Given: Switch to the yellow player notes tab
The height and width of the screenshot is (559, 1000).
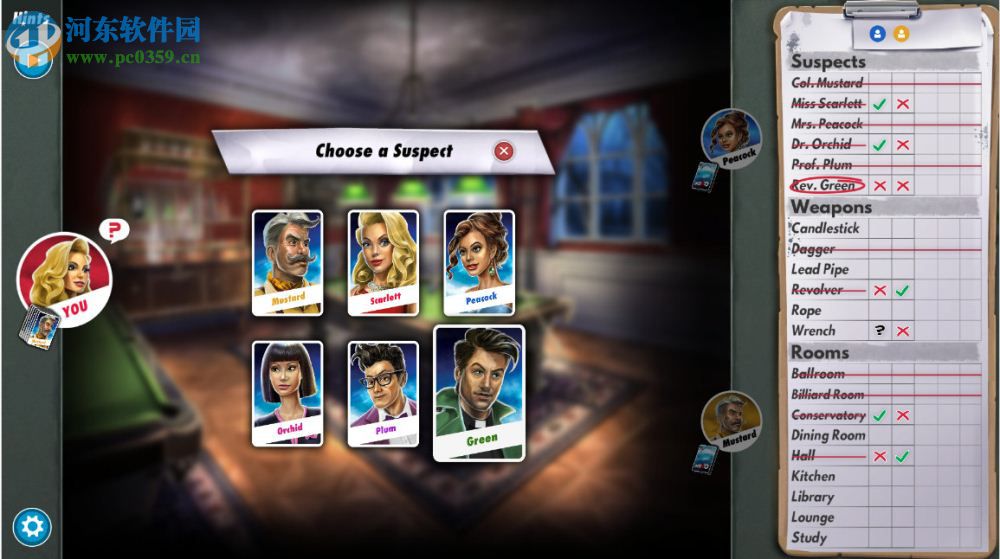Looking at the screenshot, I should [x=902, y=34].
